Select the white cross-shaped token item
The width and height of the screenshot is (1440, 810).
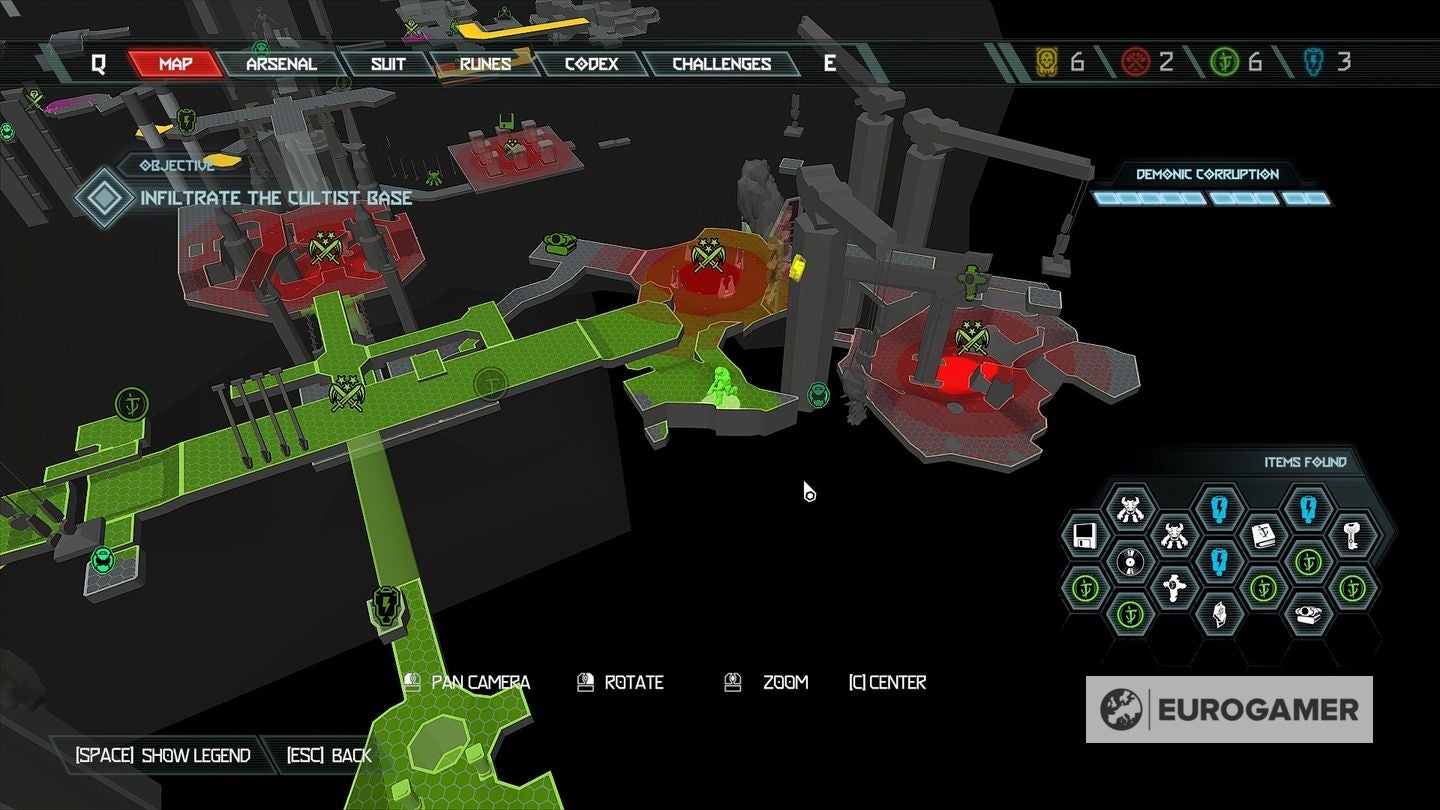tap(1173, 586)
